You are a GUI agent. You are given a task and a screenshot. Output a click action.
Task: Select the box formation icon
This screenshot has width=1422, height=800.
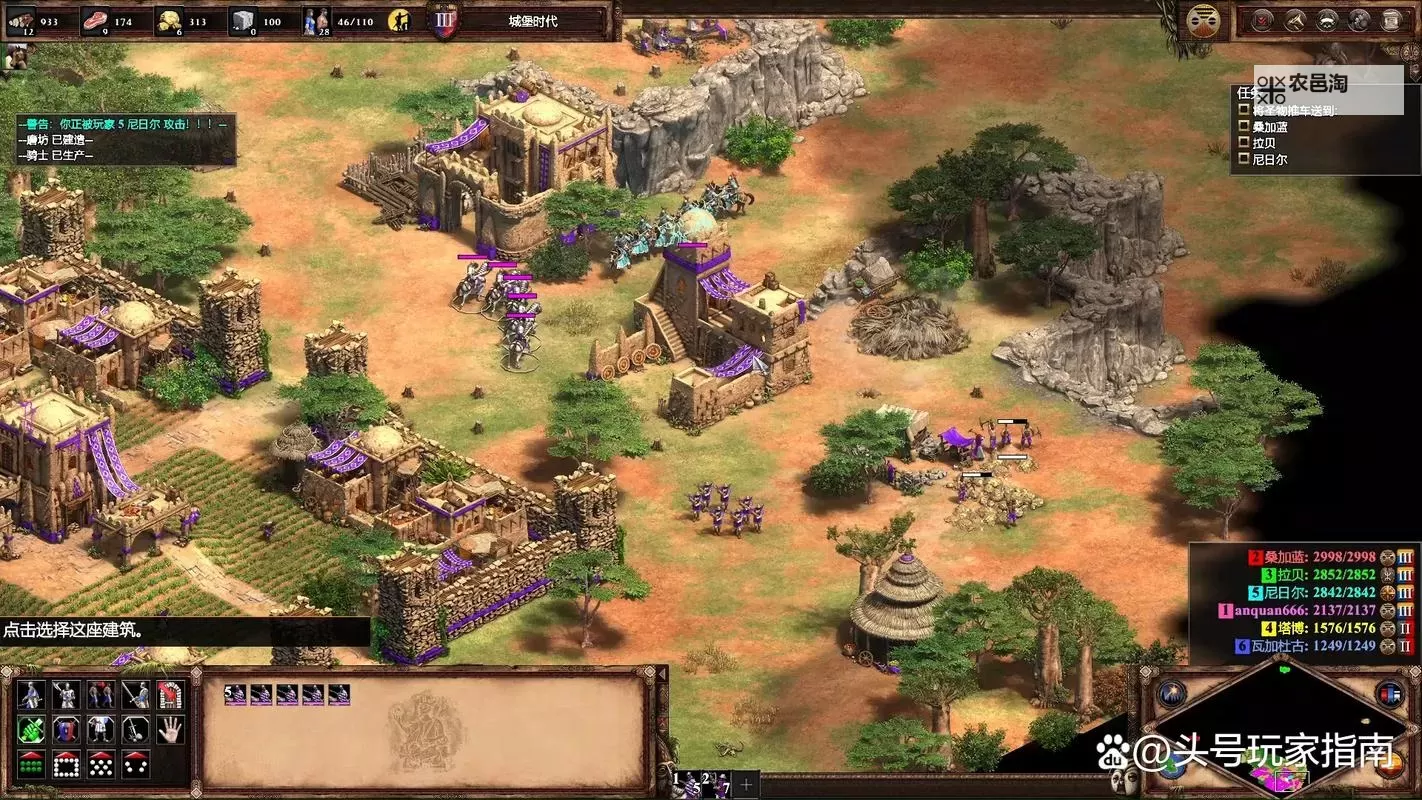[67, 765]
